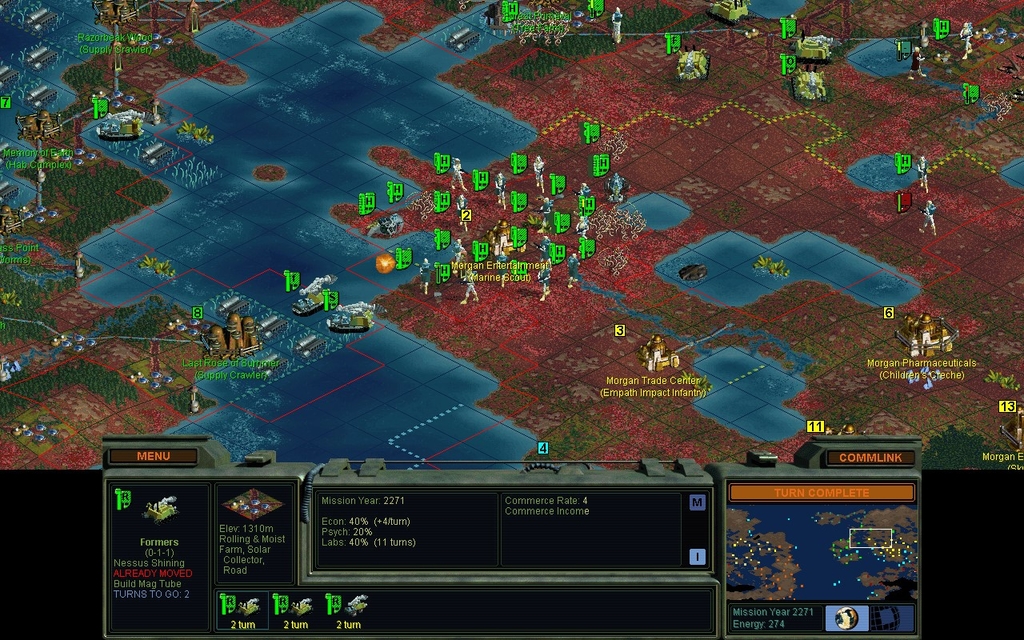This screenshot has width=1024, height=640.
Task: Click the I button in info panel
Action: (697, 557)
